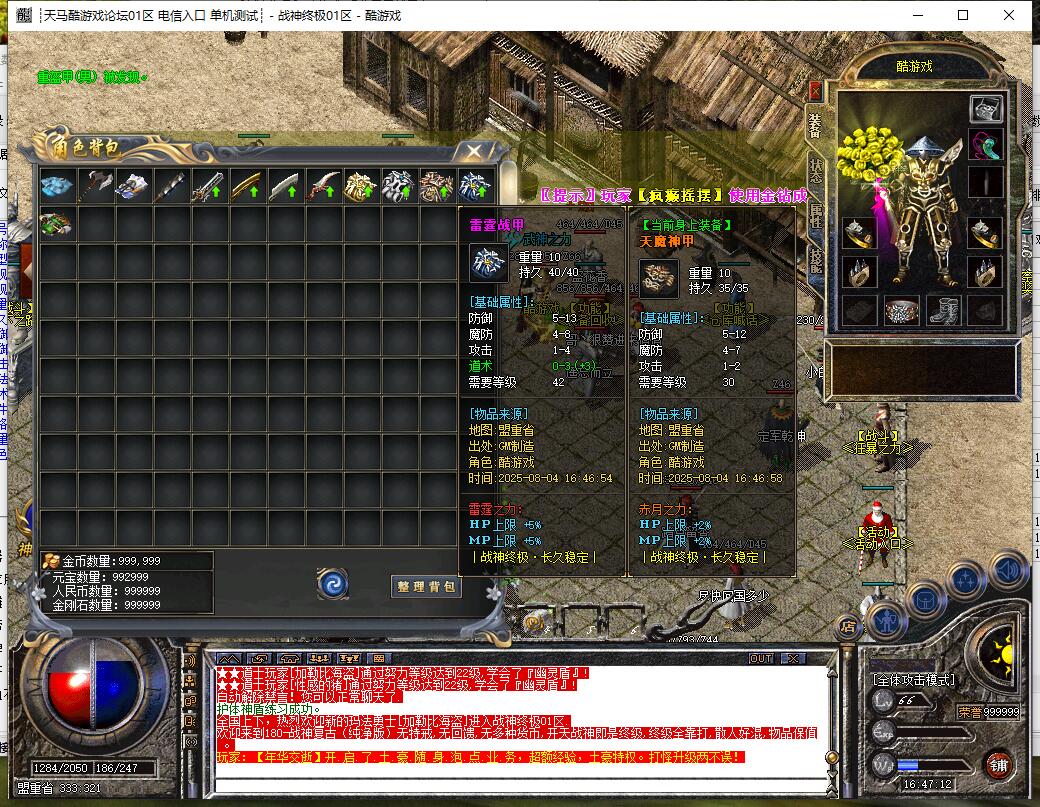Switch to the 属性 attributes tab
1040x807 pixels.
pyautogui.click(x=815, y=216)
